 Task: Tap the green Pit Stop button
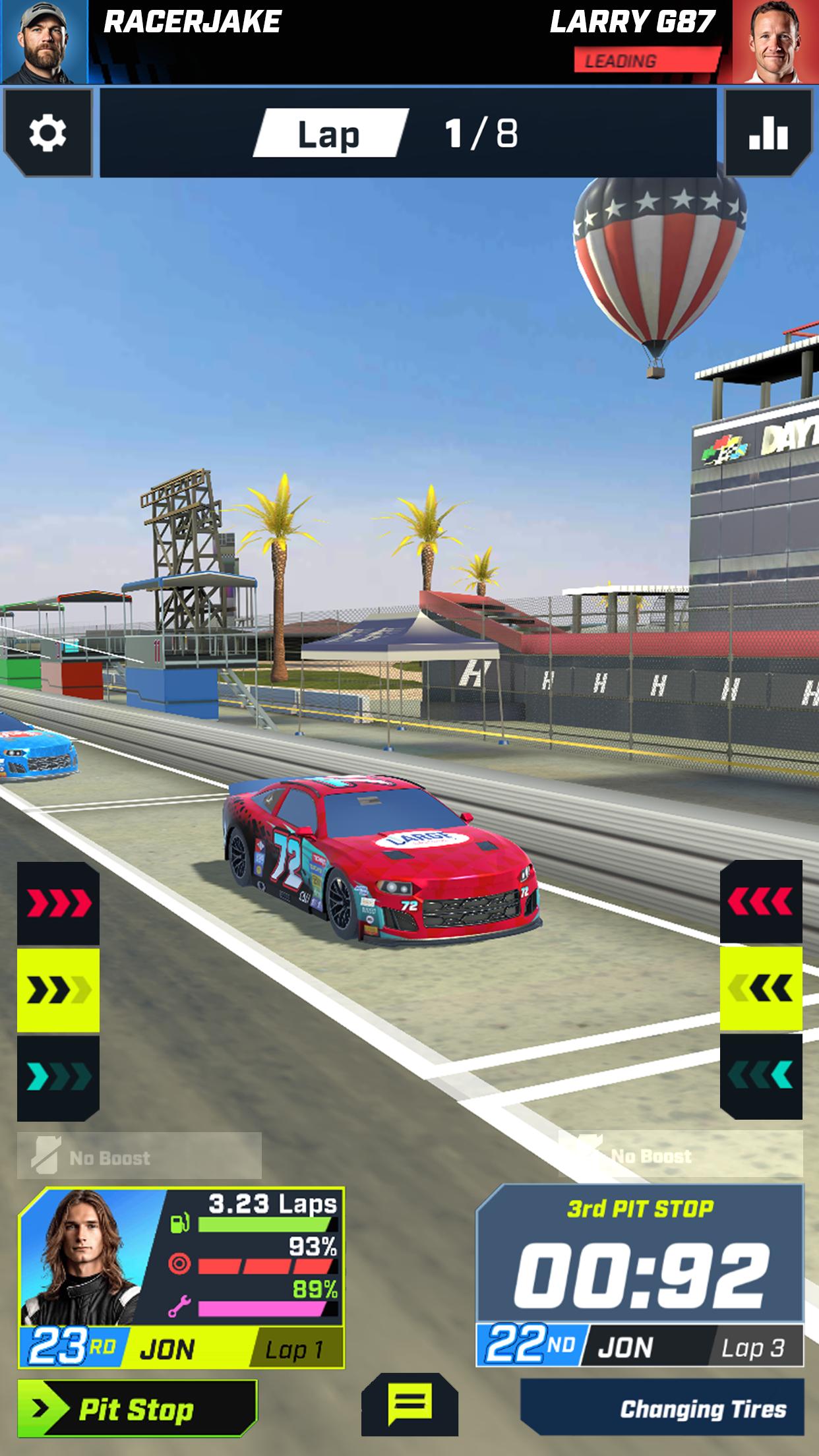point(136,1408)
